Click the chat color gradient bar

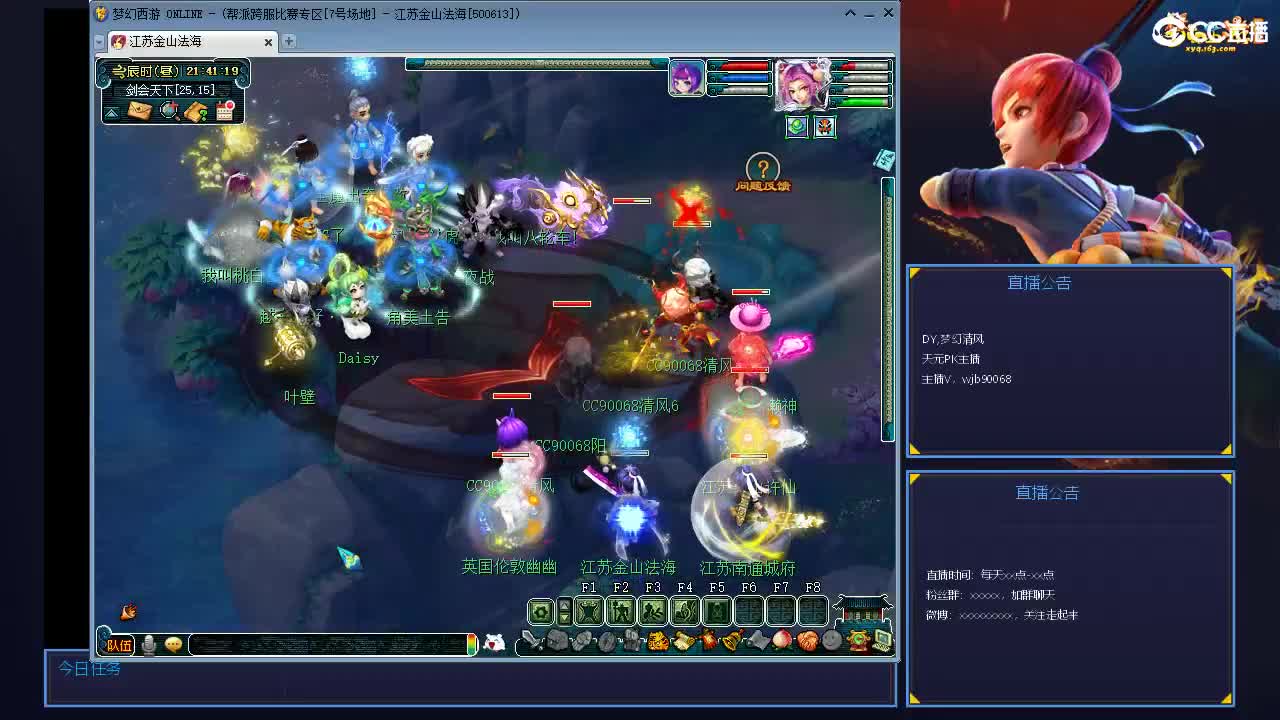click(472, 643)
